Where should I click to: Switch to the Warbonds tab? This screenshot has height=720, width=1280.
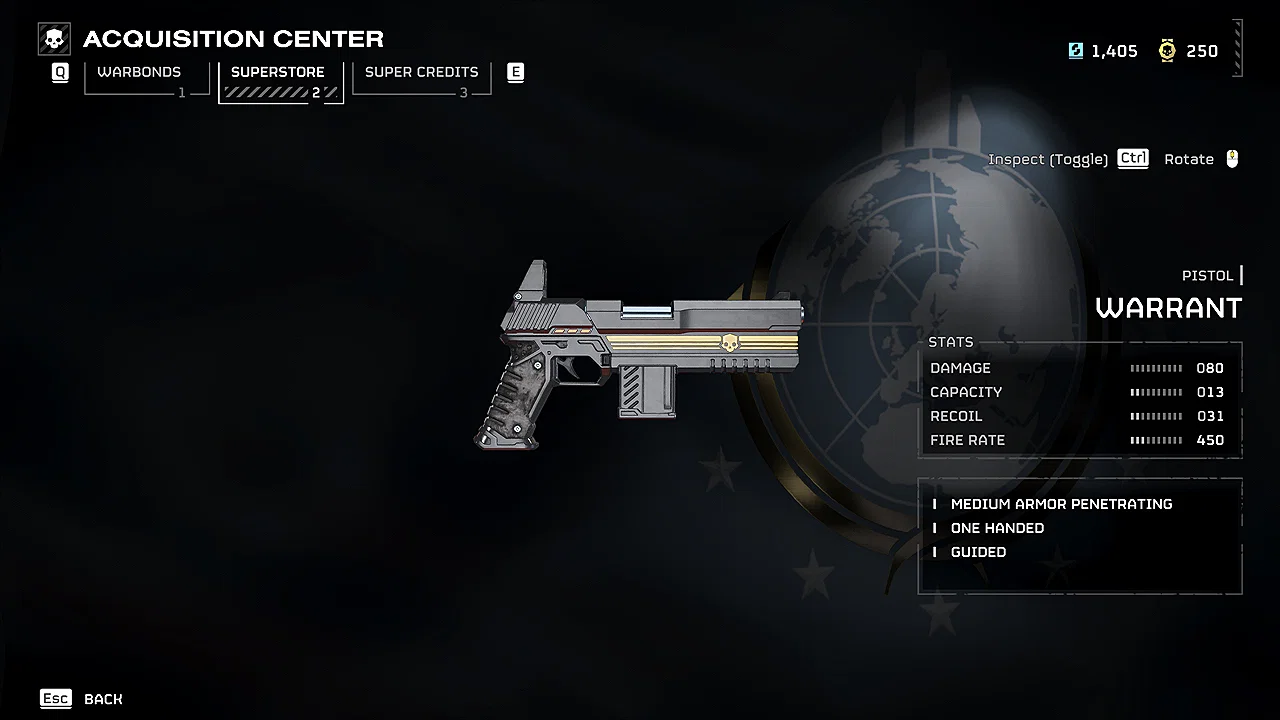tap(138, 71)
